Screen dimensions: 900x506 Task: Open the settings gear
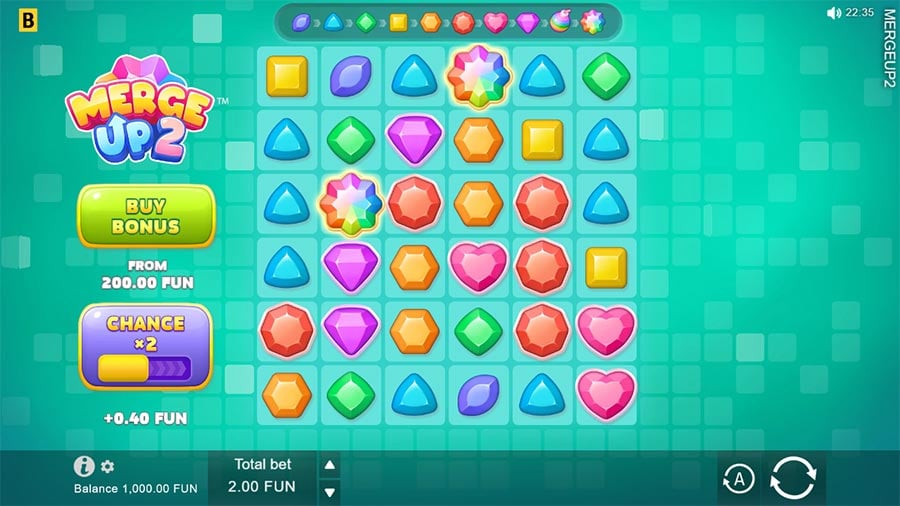[108, 467]
